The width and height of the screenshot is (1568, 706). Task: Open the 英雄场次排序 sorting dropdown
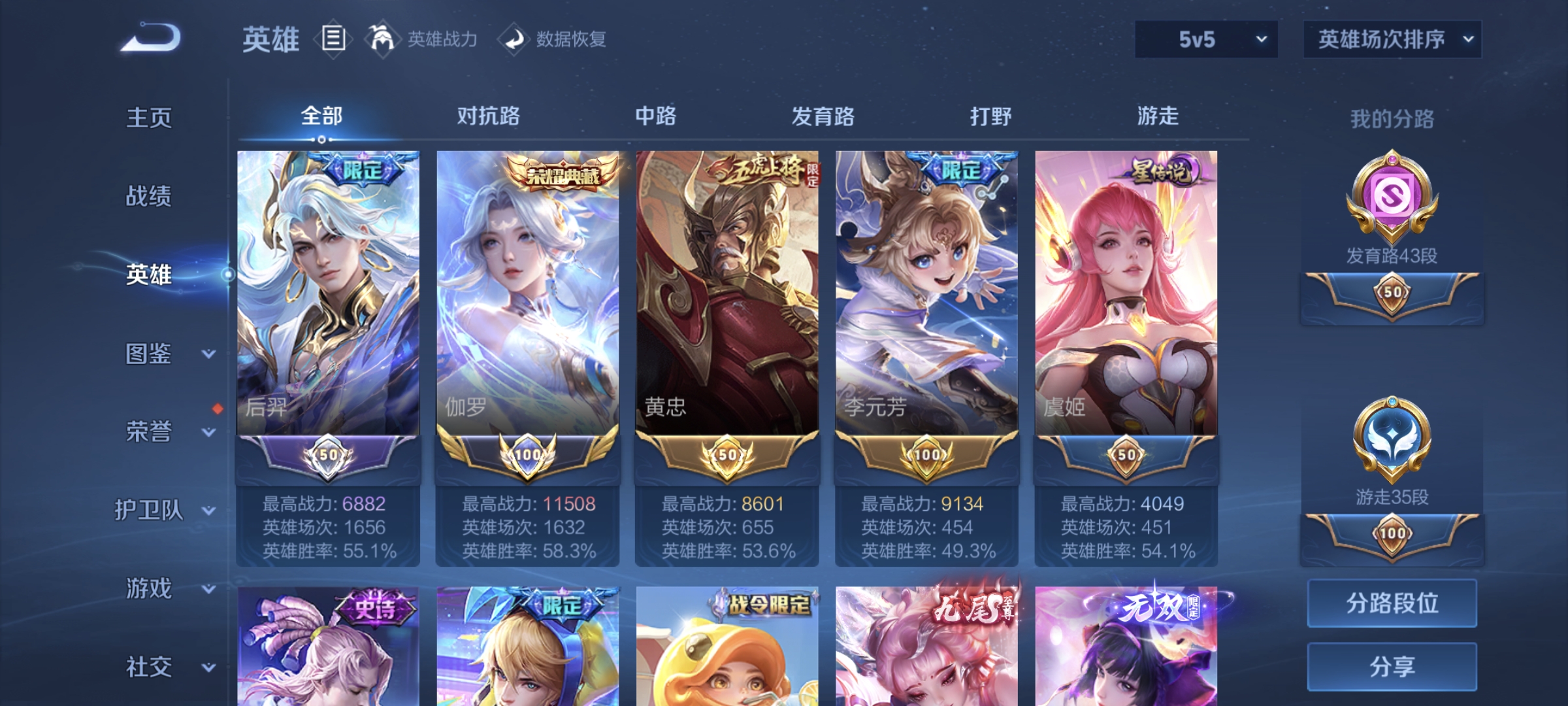pos(1392,39)
